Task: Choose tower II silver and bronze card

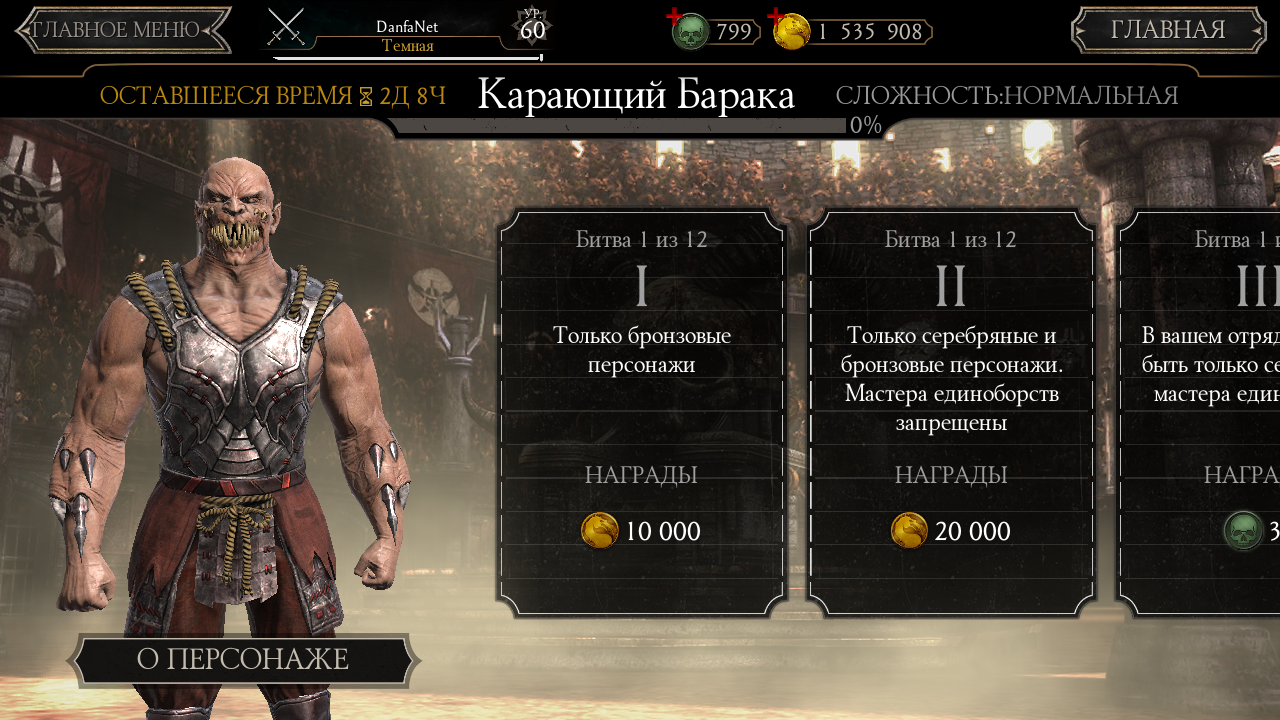Action: click(x=951, y=412)
